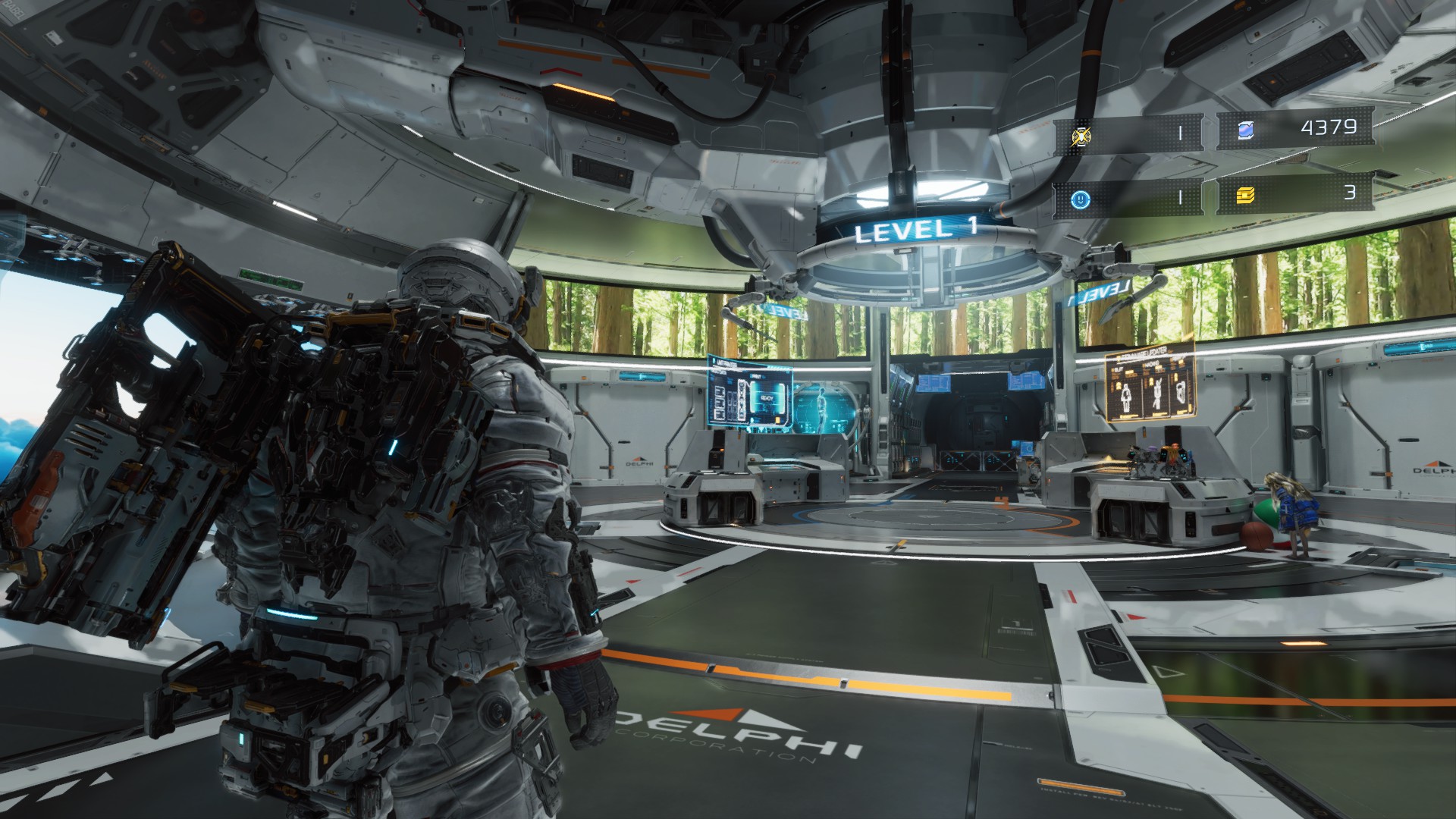
Task: Select the Unit Printers screen header icon
Action: pos(714,360)
